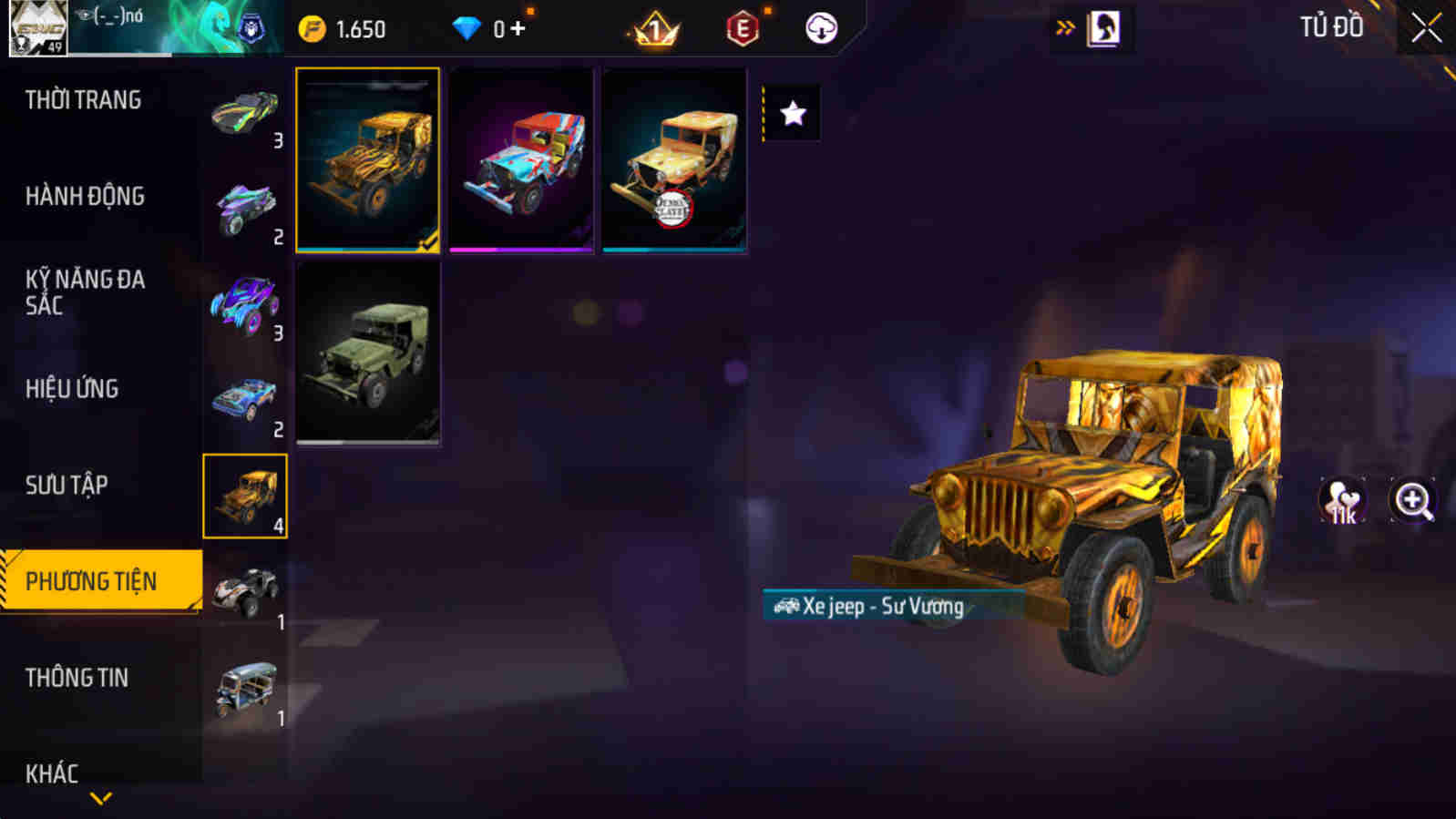Viewport: 1456px width, 819px height.
Task: Click + to add diamonds
Action: click(516, 27)
